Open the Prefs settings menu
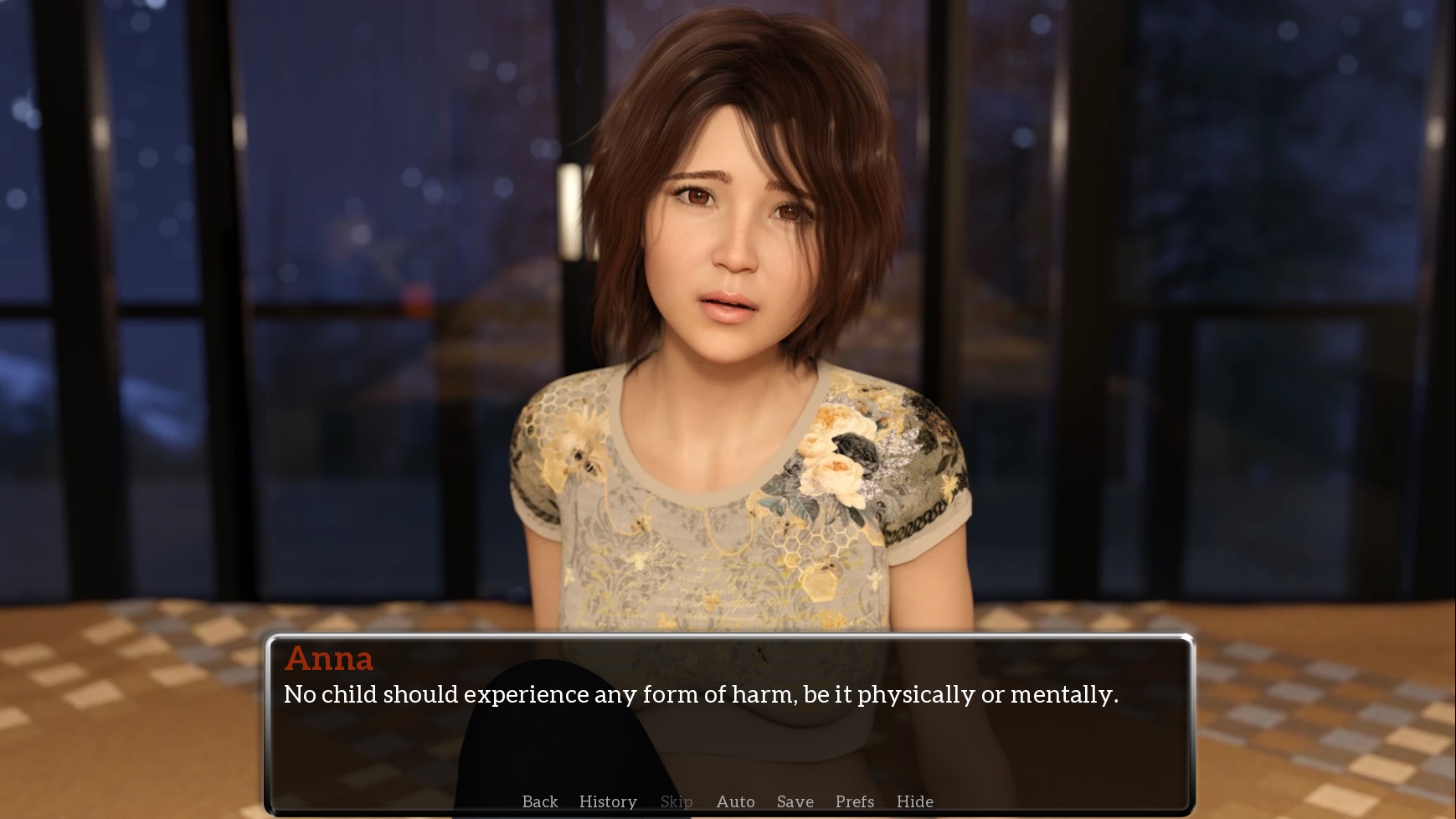 pos(854,801)
